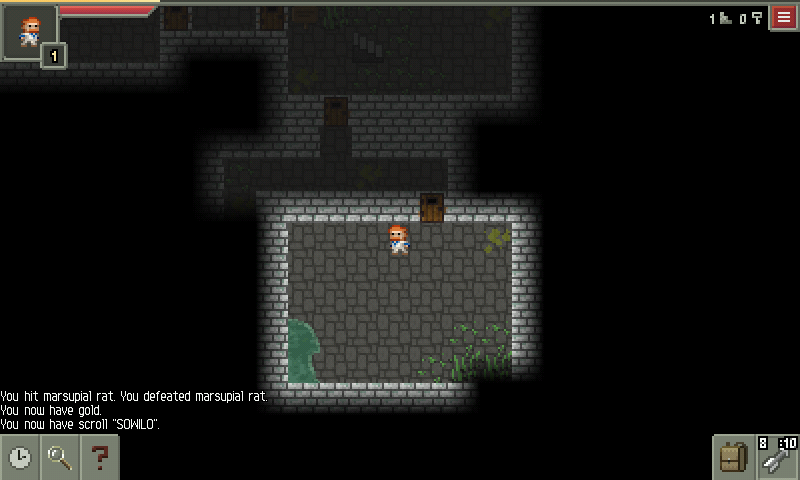Open the red game menu button
Viewport: 800px width, 480px height.
point(783,18)
